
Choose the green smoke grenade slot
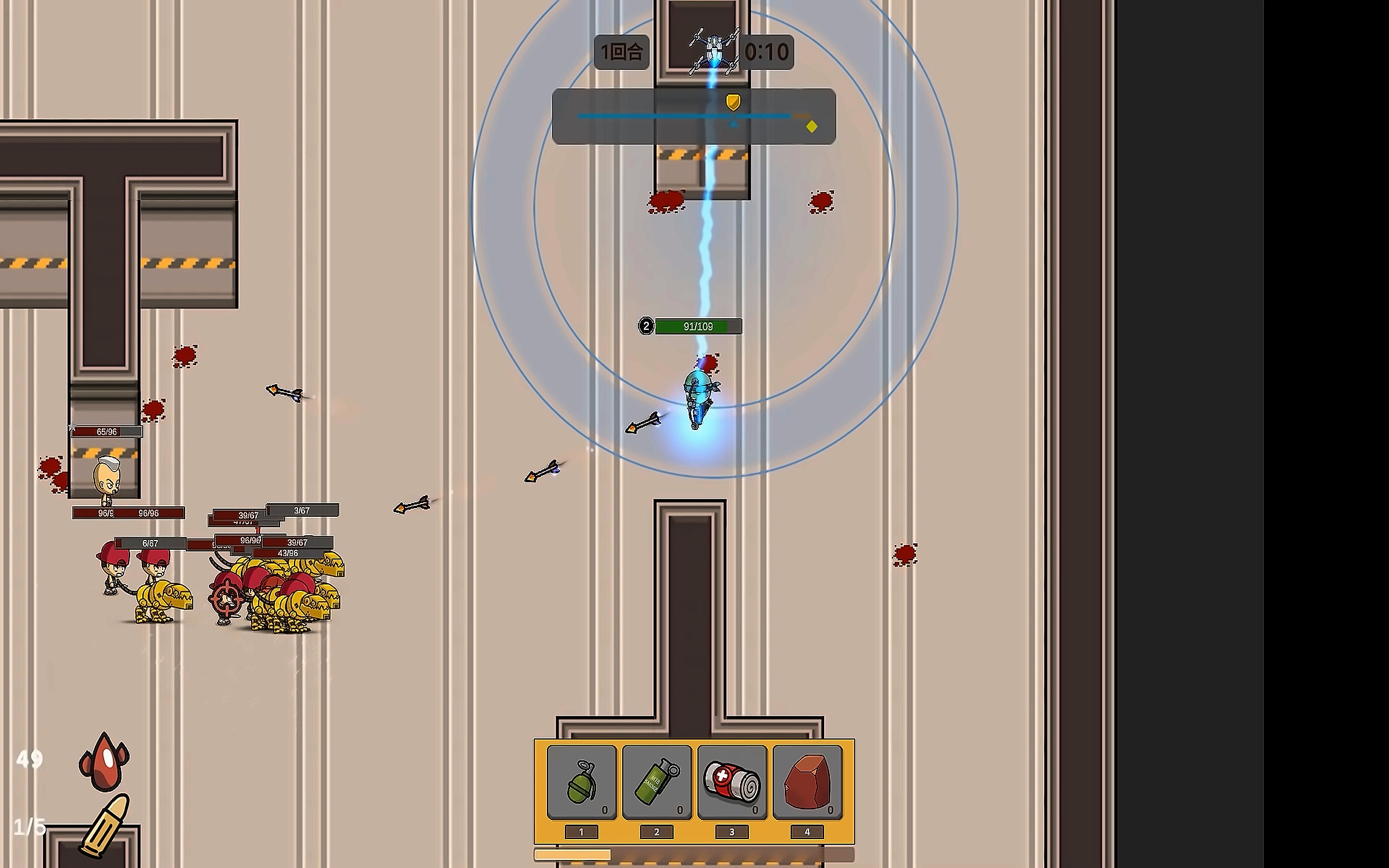[x=657, y=782]
